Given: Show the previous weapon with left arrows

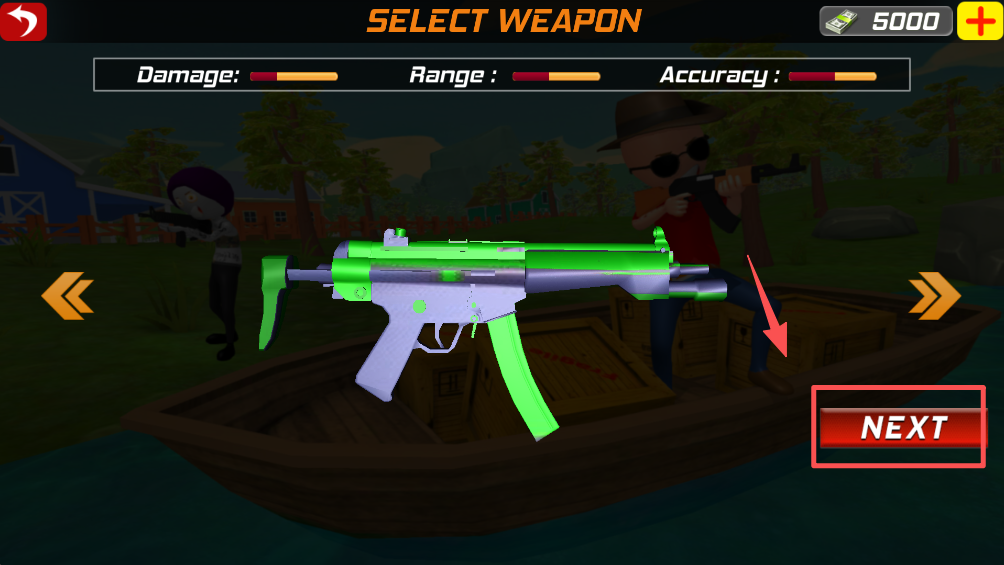Looking at the screenshot, I should tap(67, 297).
